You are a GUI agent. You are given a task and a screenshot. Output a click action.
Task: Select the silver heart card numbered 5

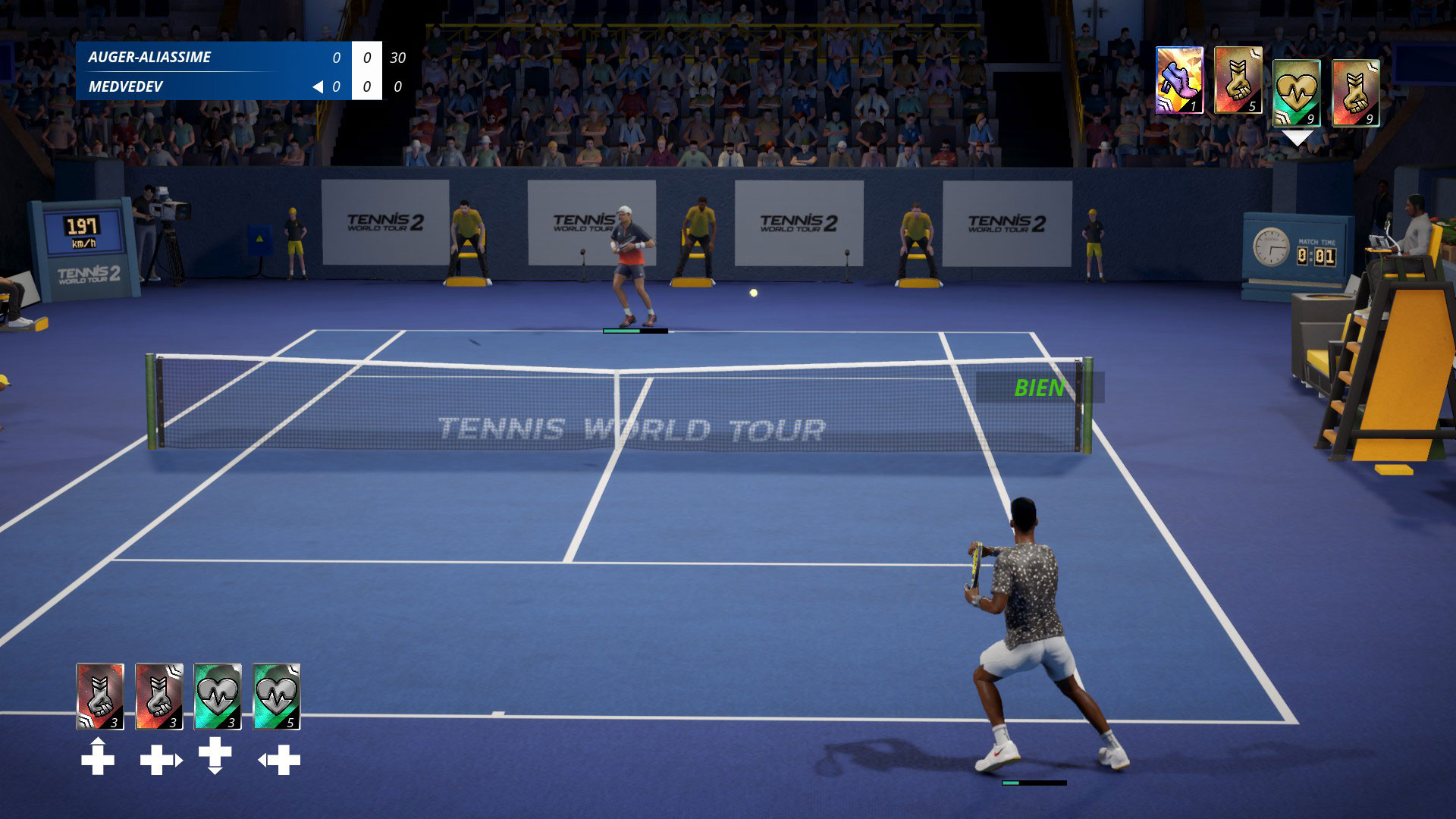tap(276, 696)
